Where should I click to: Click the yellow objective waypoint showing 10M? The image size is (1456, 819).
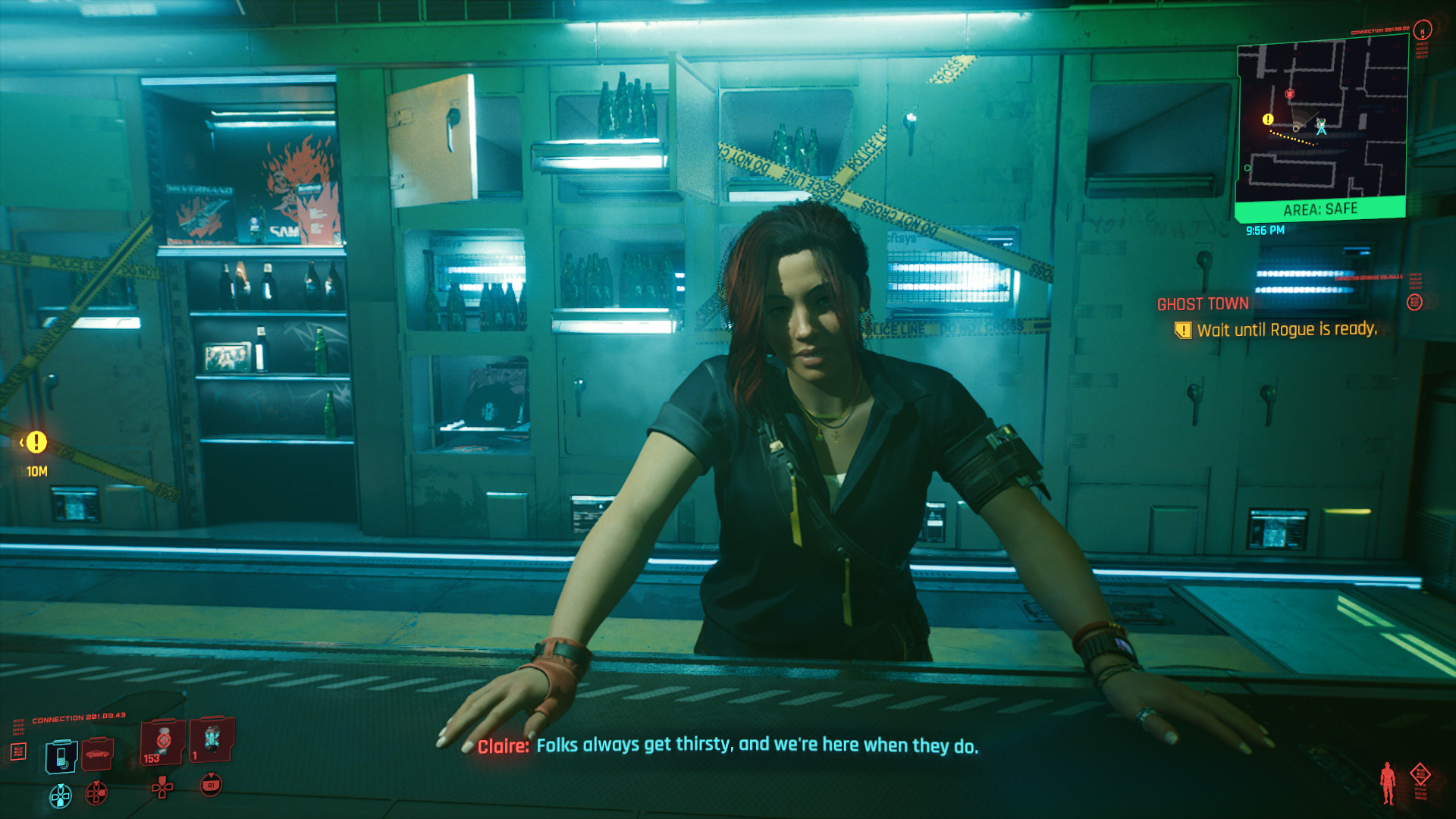click(36, 443)
